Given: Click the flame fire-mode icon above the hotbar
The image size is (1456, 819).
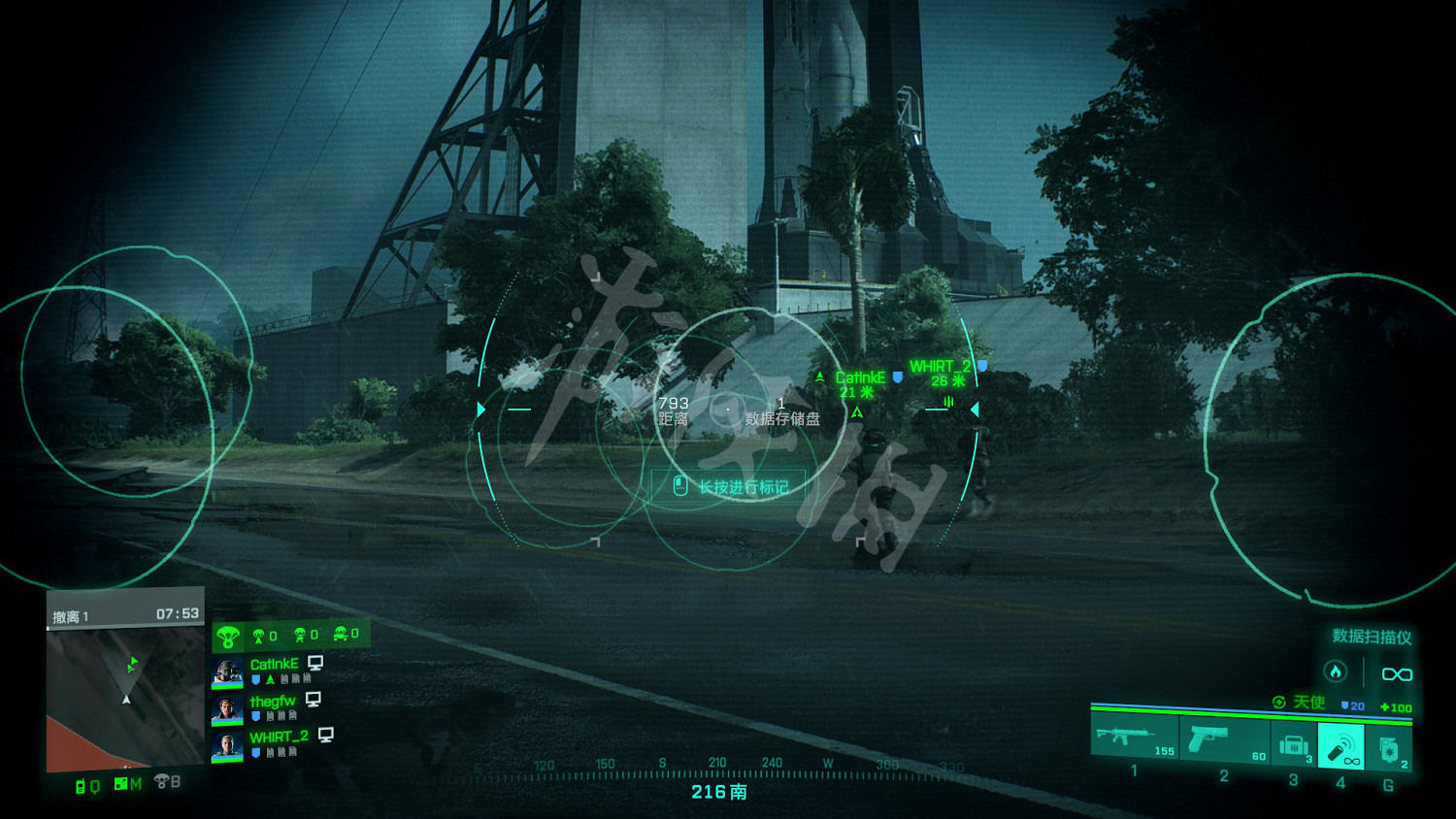Looking at the screenshot, I should 1336,672.
